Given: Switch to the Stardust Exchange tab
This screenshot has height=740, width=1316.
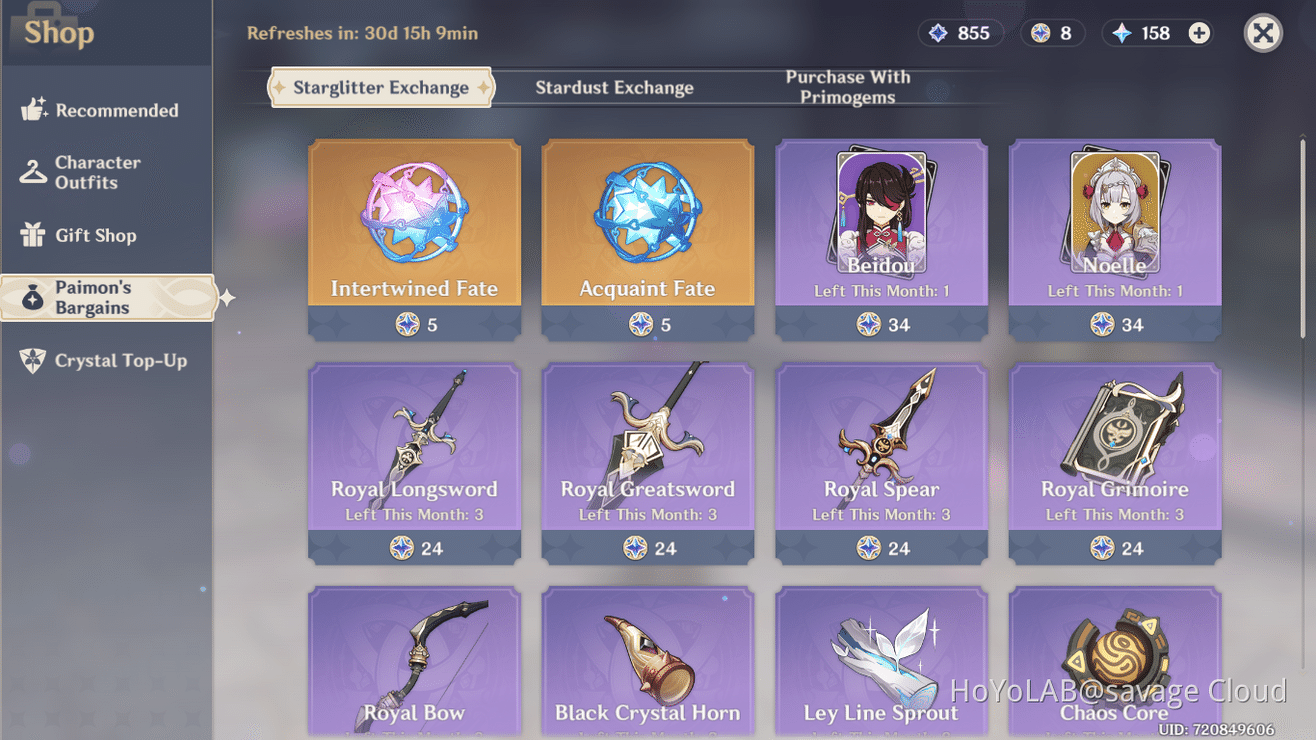Looking at the screenshot, I should (x=615, y=87).
